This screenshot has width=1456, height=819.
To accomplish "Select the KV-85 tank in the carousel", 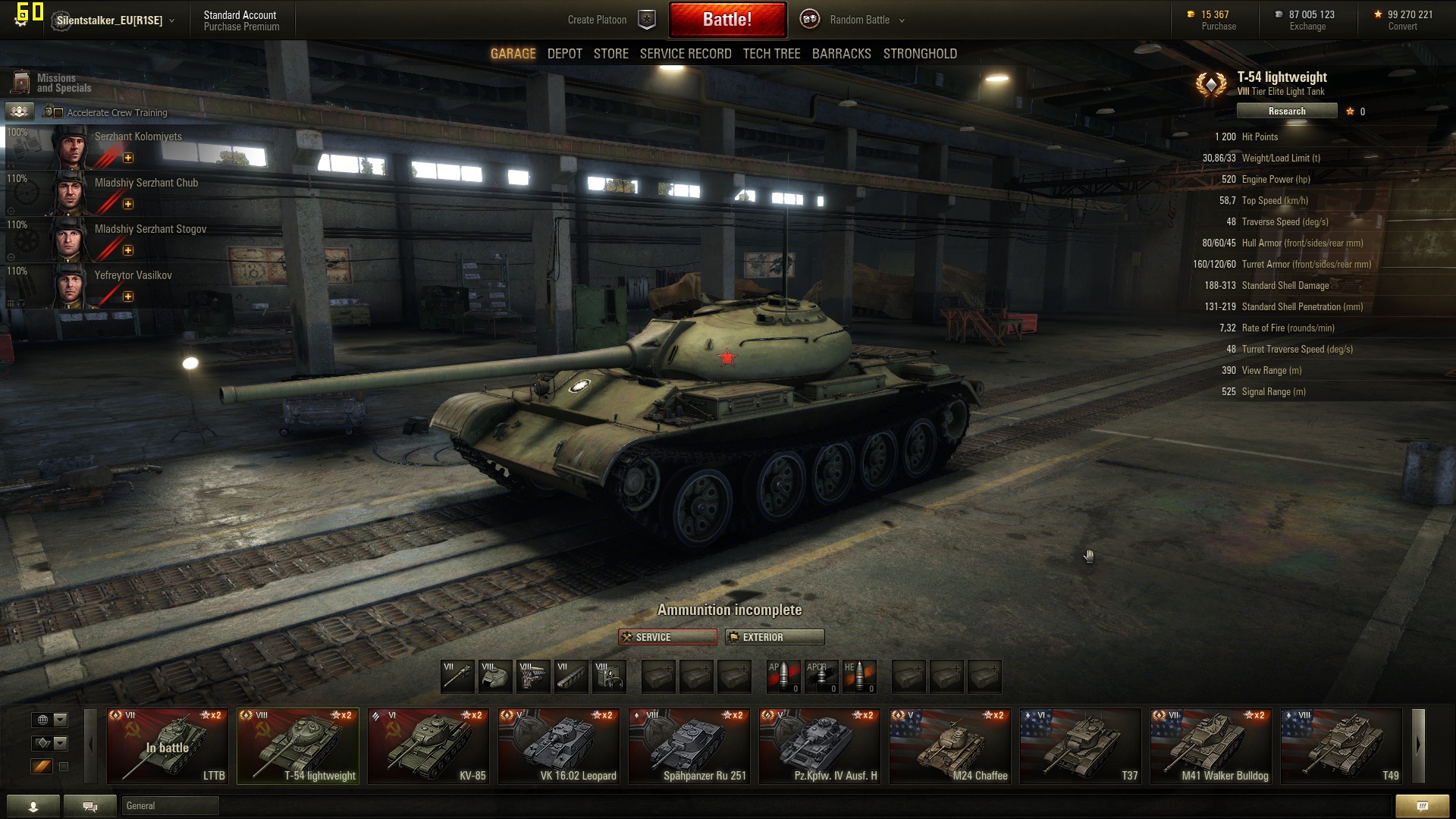I will tap(428, 746).
